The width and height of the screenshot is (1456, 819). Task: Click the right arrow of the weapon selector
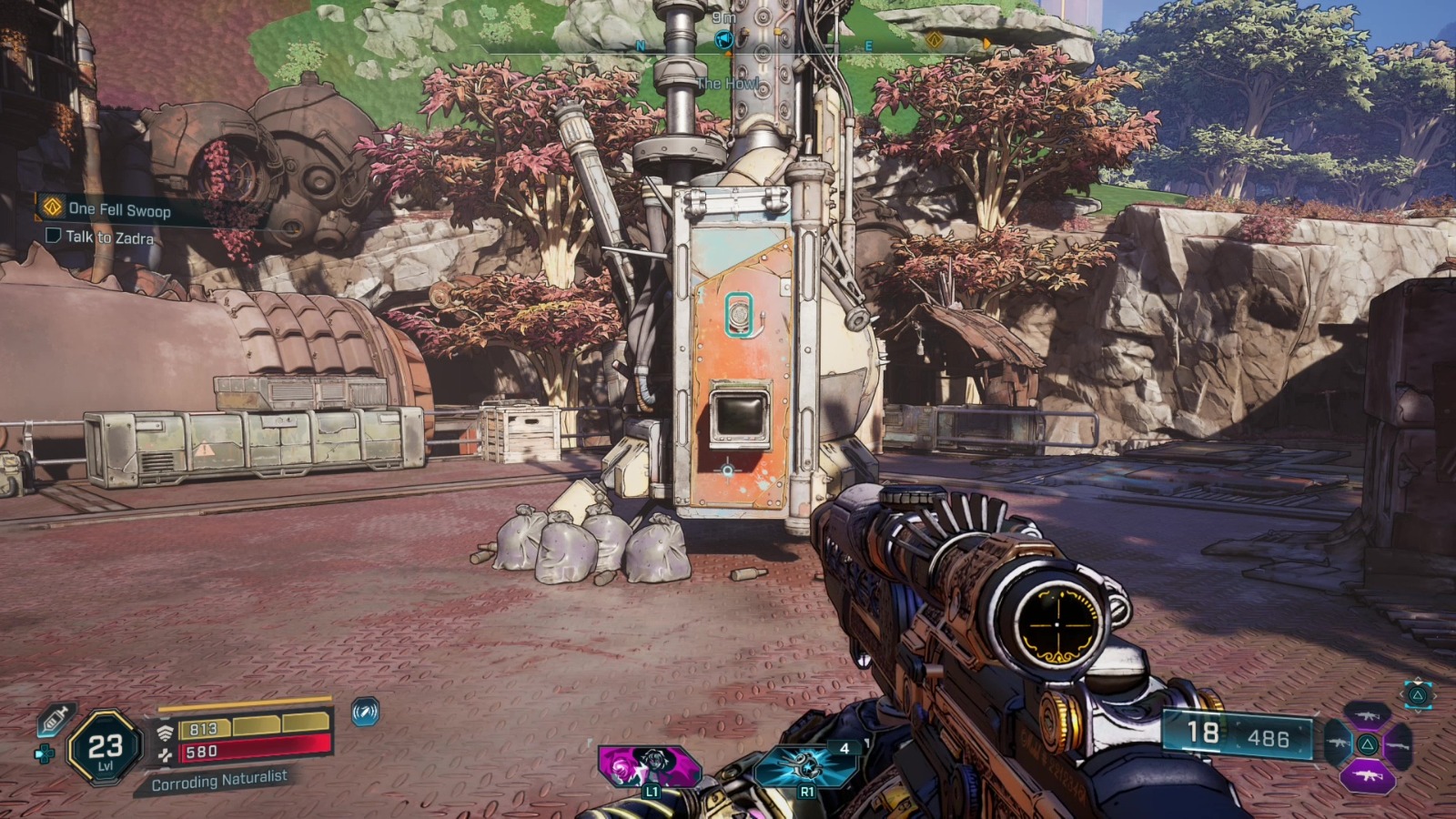coord(1435,696)
